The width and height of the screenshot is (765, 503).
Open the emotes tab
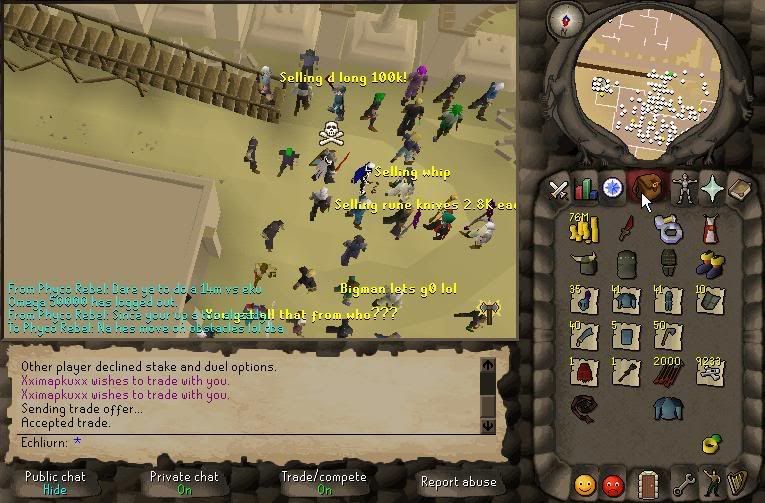click(x=712, y=484)
